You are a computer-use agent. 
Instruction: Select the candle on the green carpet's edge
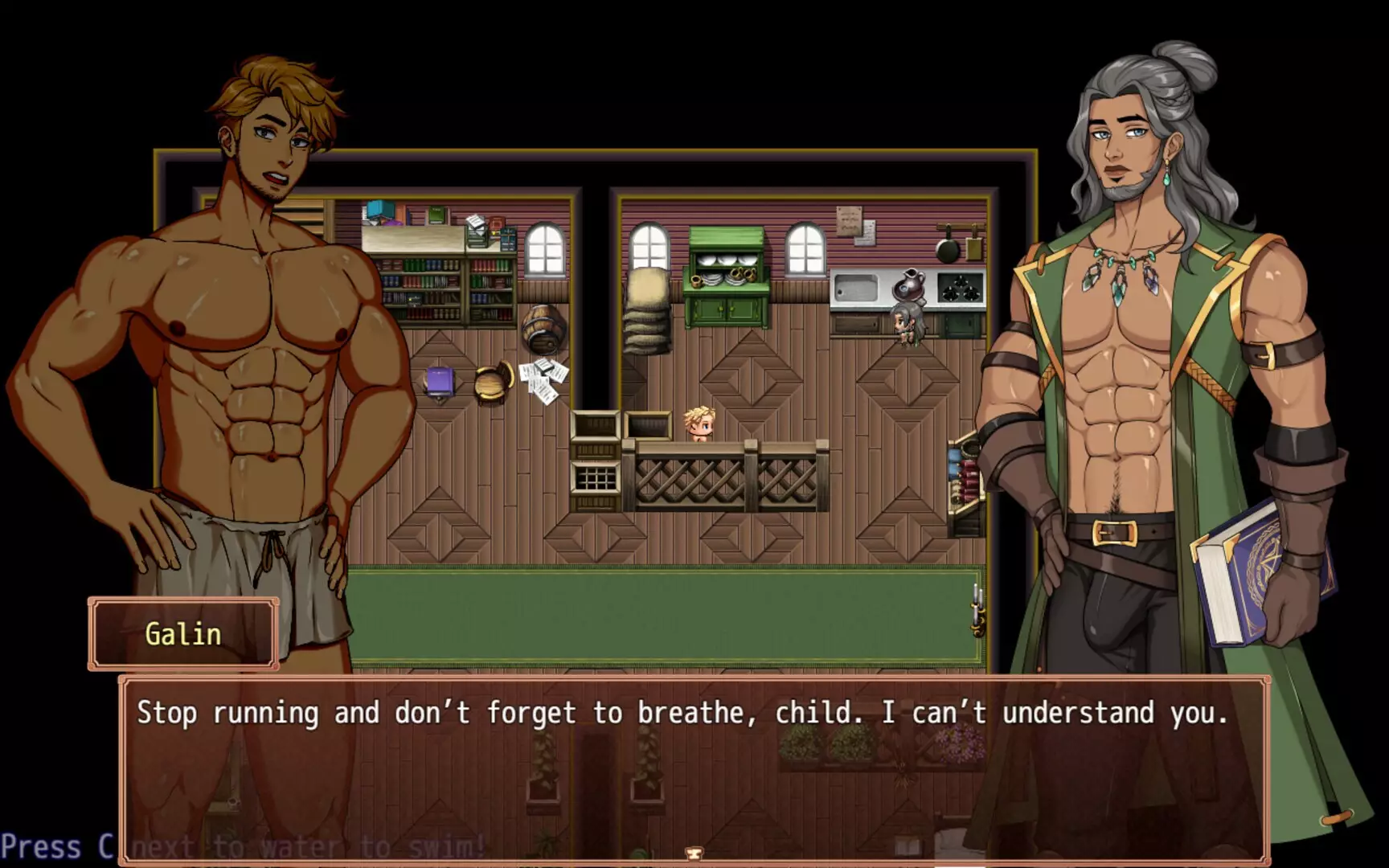[975, 612]
